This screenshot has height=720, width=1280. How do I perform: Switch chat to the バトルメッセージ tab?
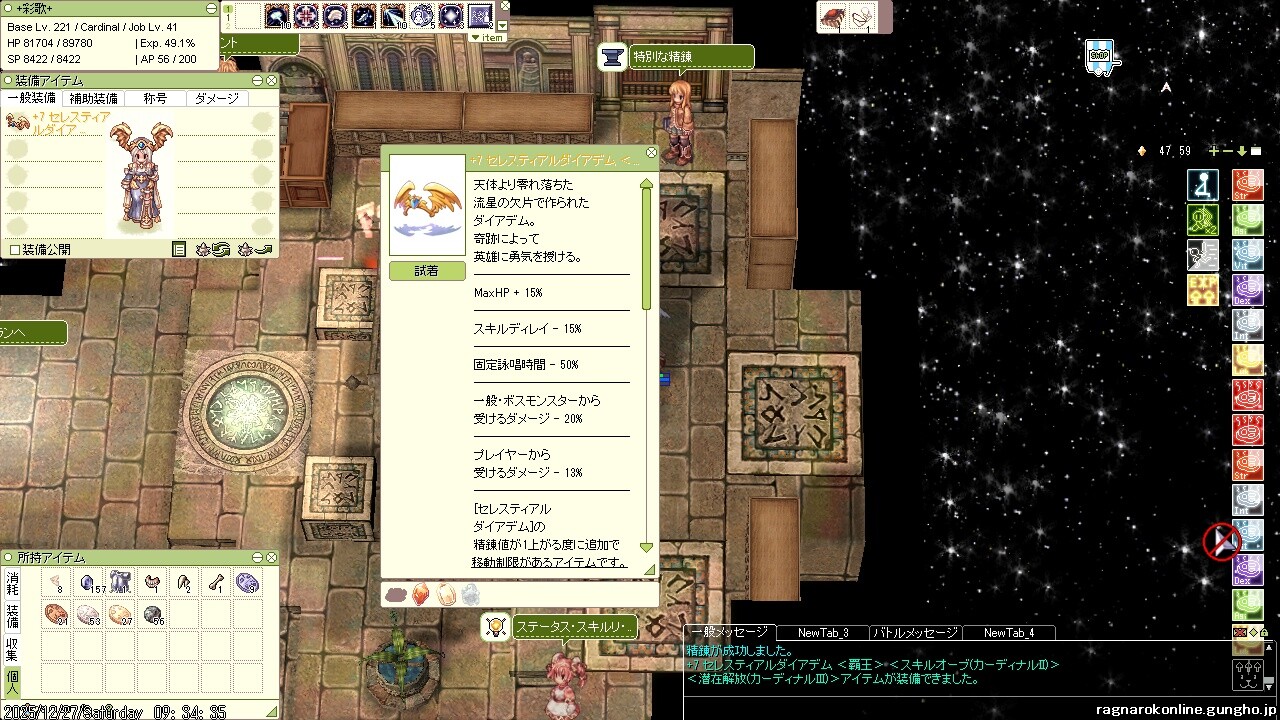pos(915,632)
